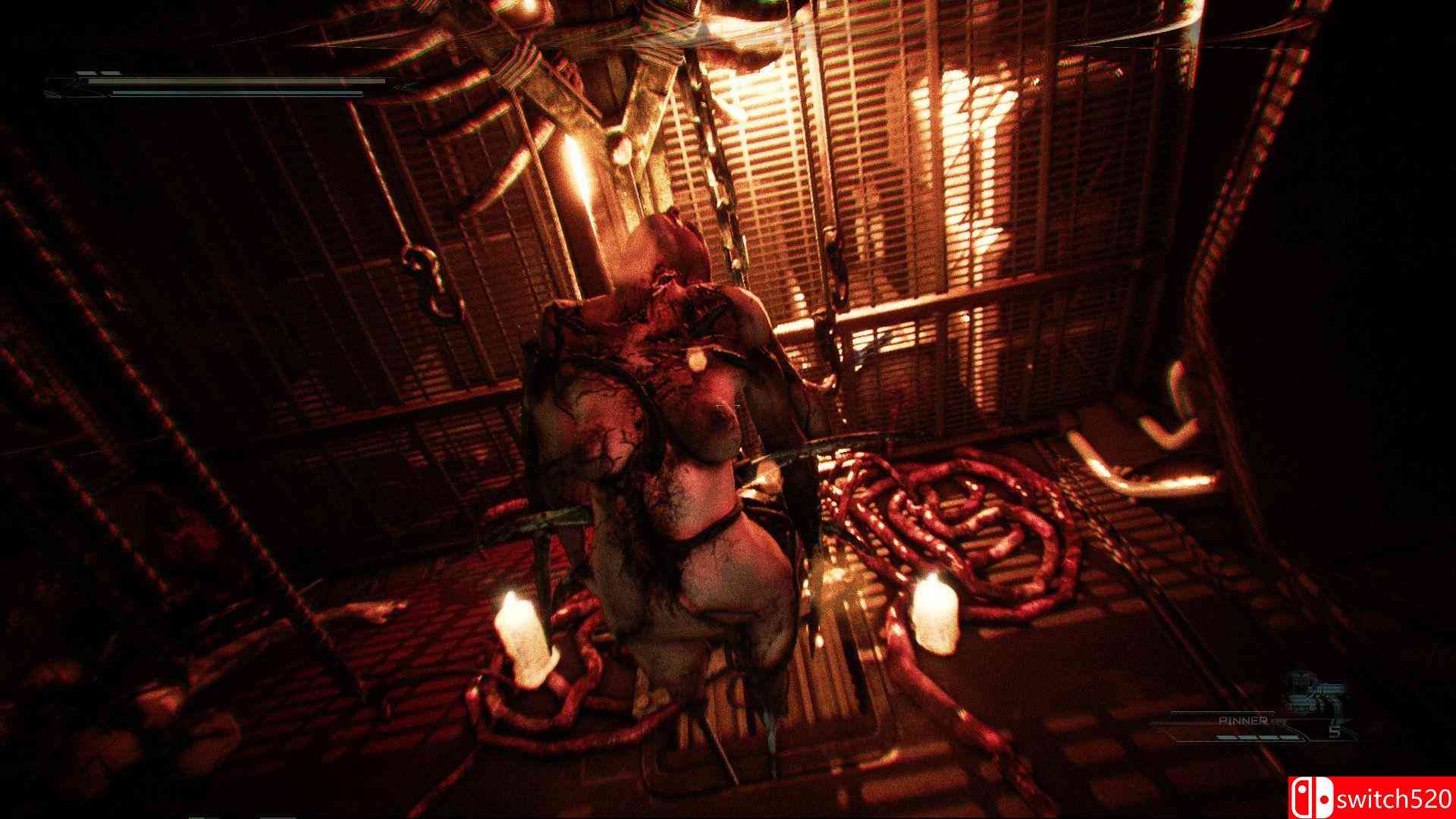Click the last ammo pip segment
This screenshot has height=819, width=1456.
coord(1291,736)
